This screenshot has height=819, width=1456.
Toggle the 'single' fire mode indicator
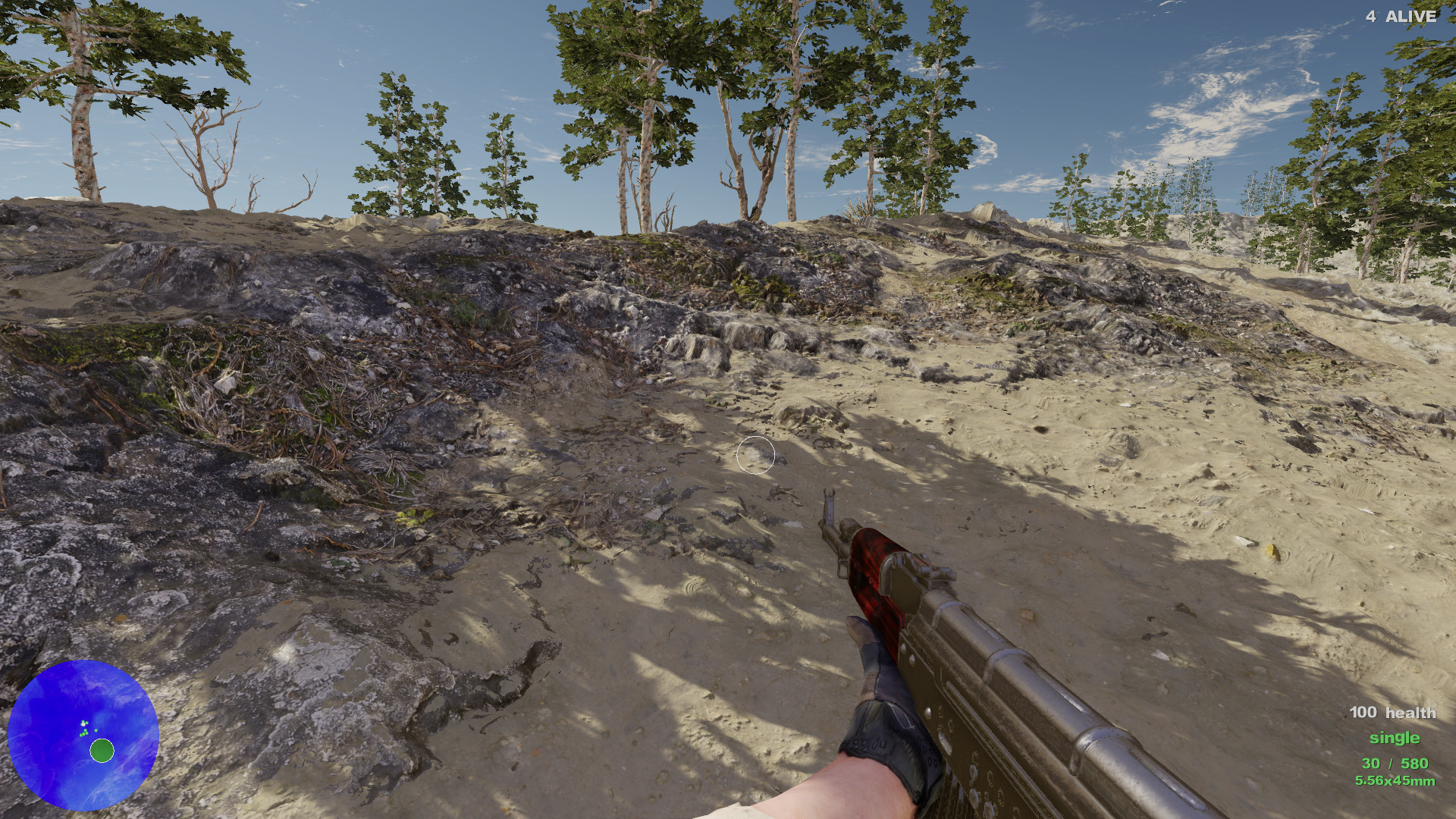point(1396,738)
